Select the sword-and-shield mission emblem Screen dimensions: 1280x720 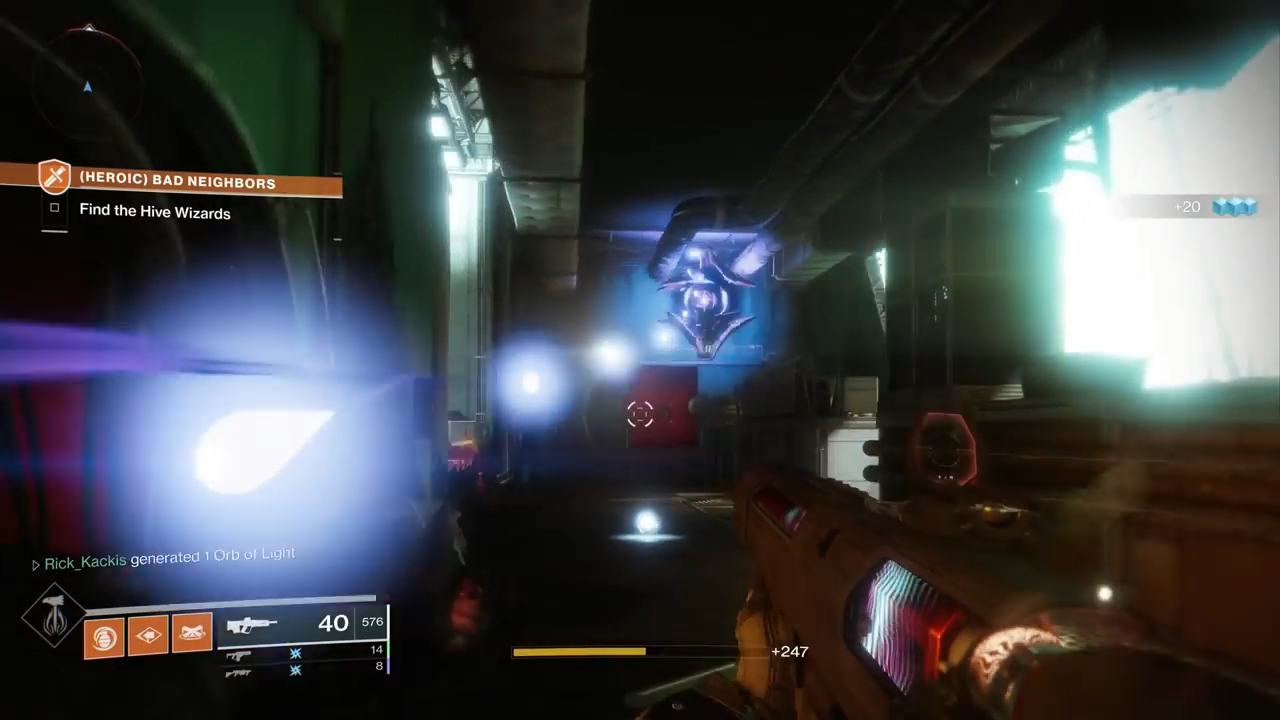click(x=53, y=177)
